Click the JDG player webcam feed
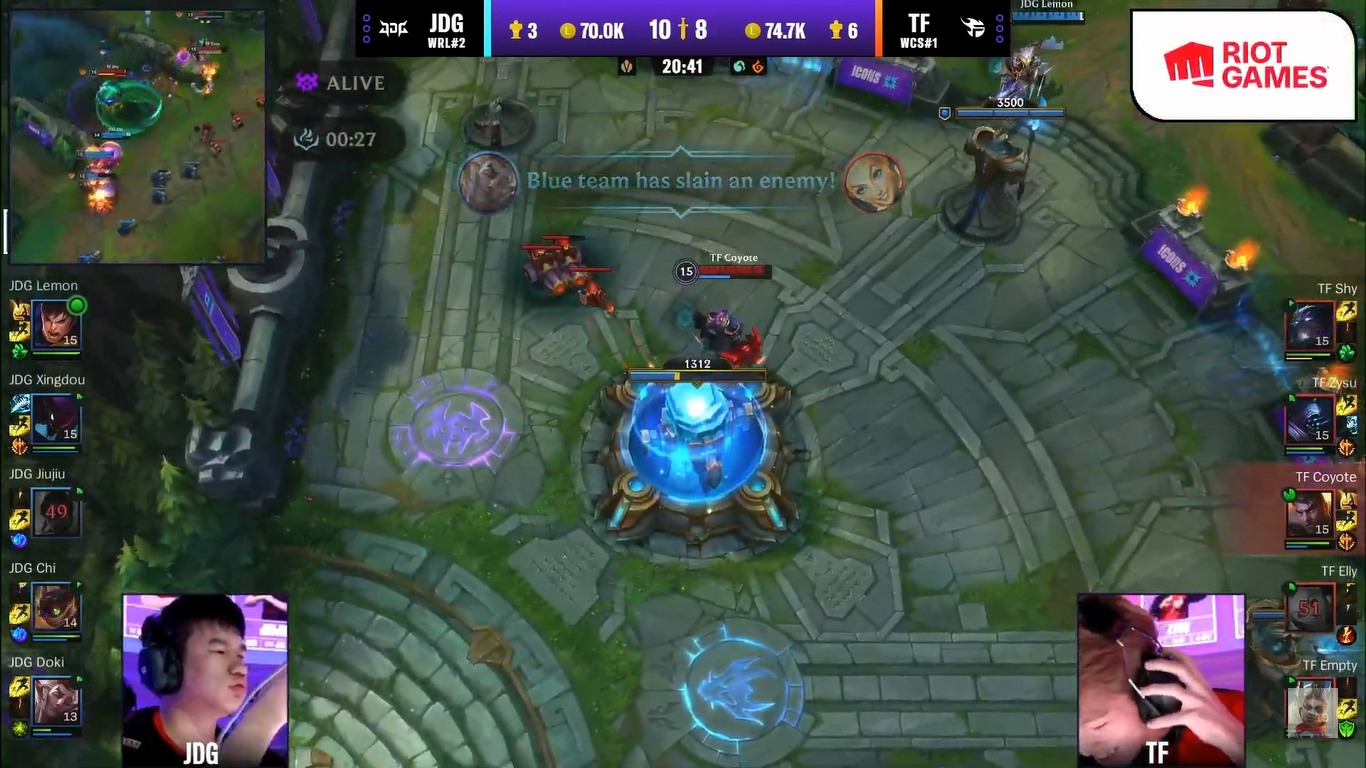 (x=205, y=680)
